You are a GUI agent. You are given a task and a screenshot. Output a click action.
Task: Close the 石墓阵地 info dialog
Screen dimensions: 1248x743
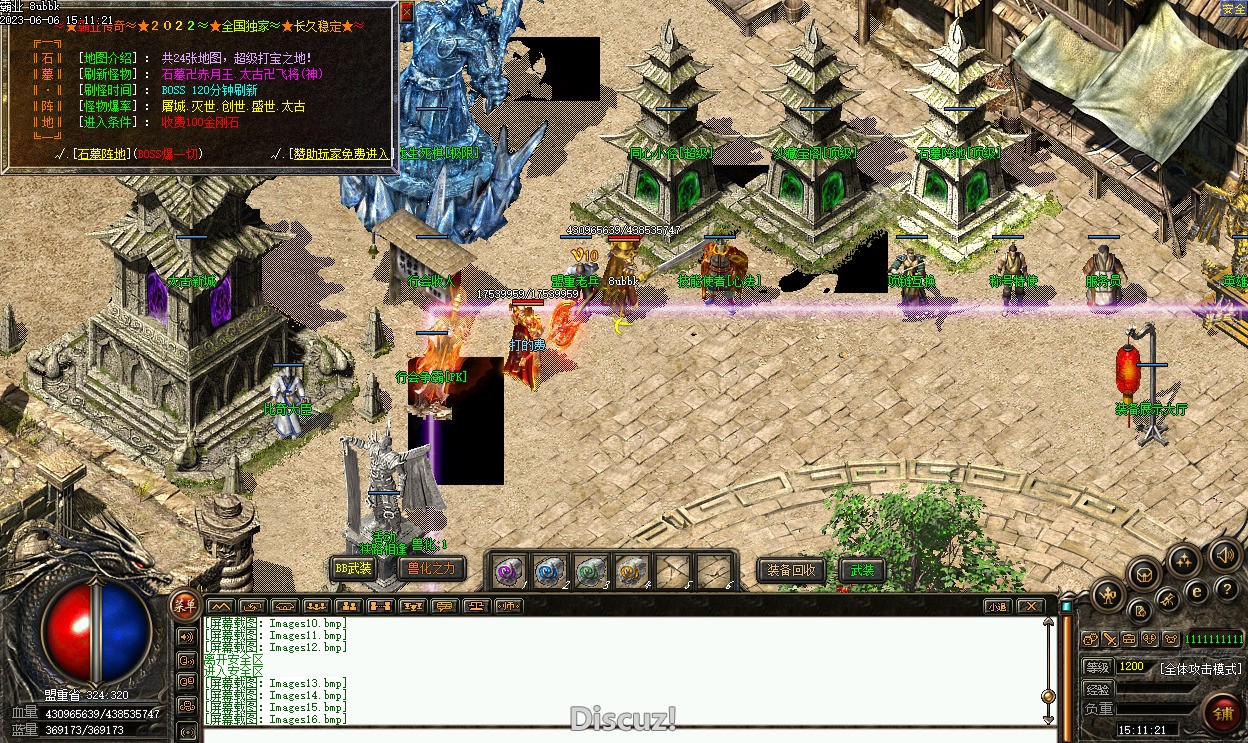[x=406, y=12]
